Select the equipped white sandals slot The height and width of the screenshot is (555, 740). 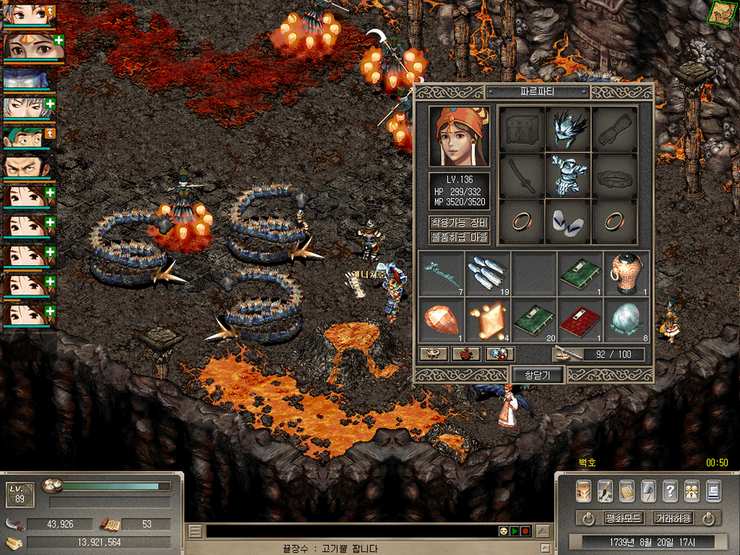tap(568, 221)
